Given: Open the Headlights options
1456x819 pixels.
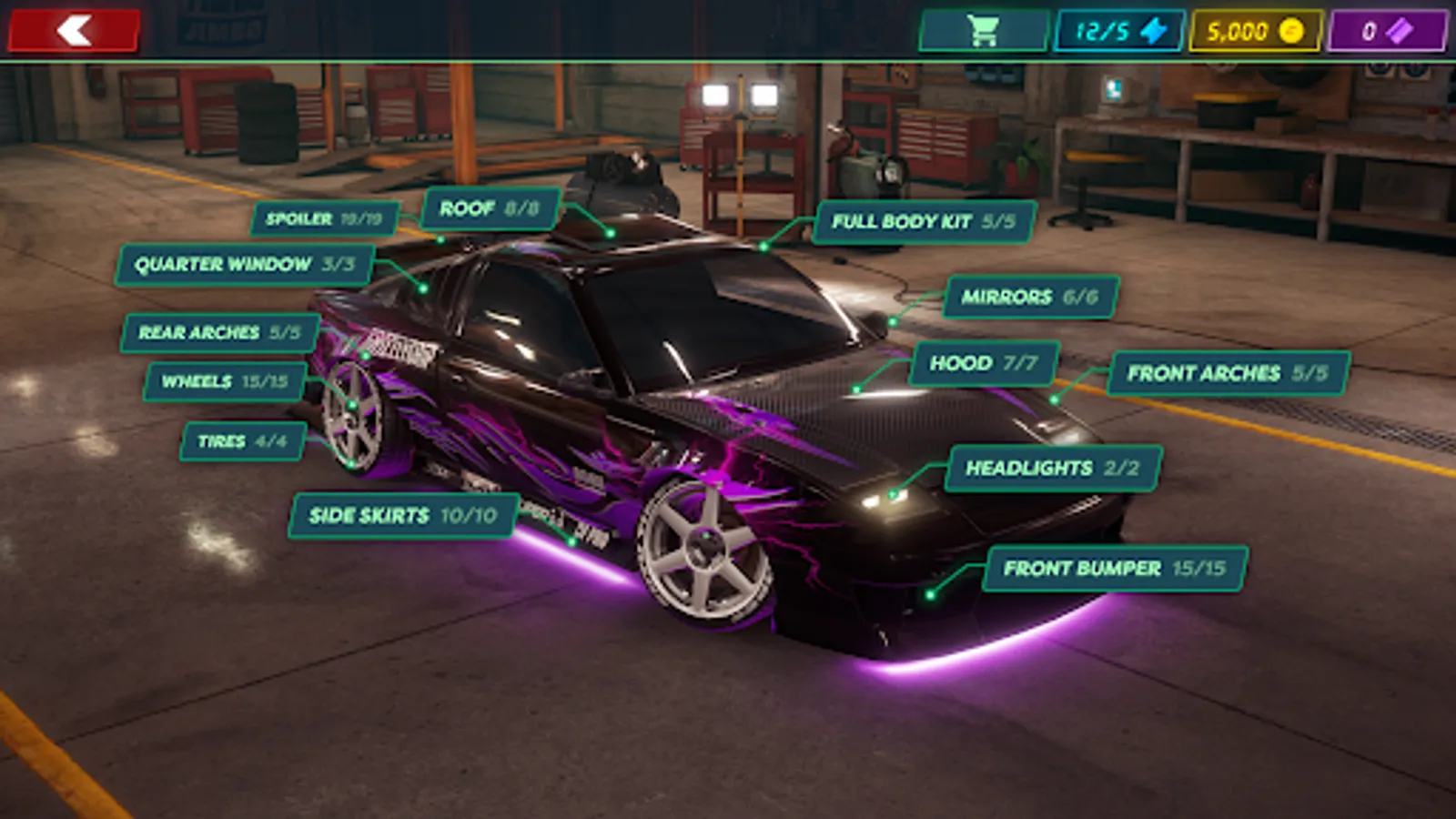Looking at the screenshot, I should [1053, 468].
